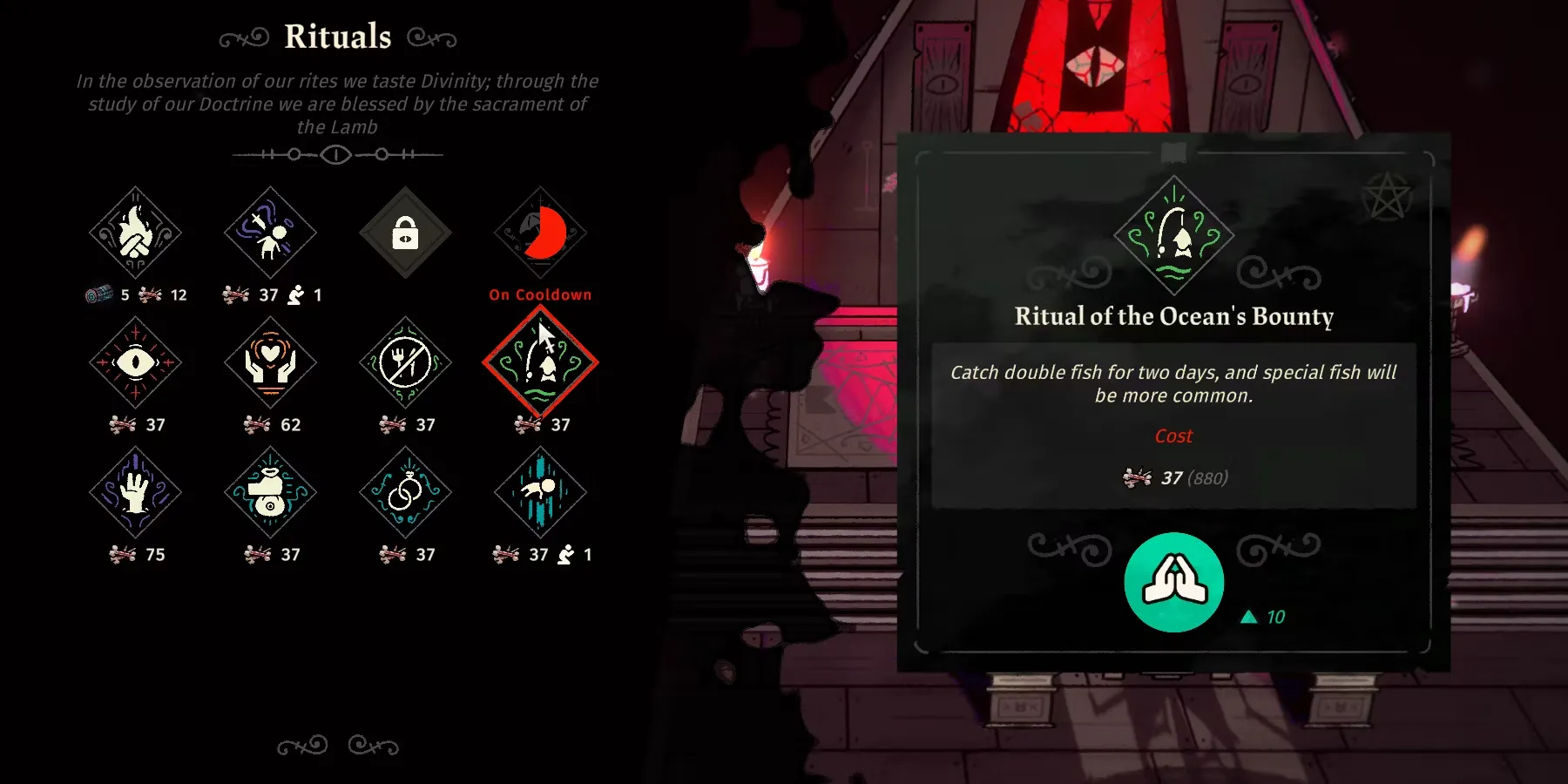Pick the glowing eye ritual icon

point(135,362)
